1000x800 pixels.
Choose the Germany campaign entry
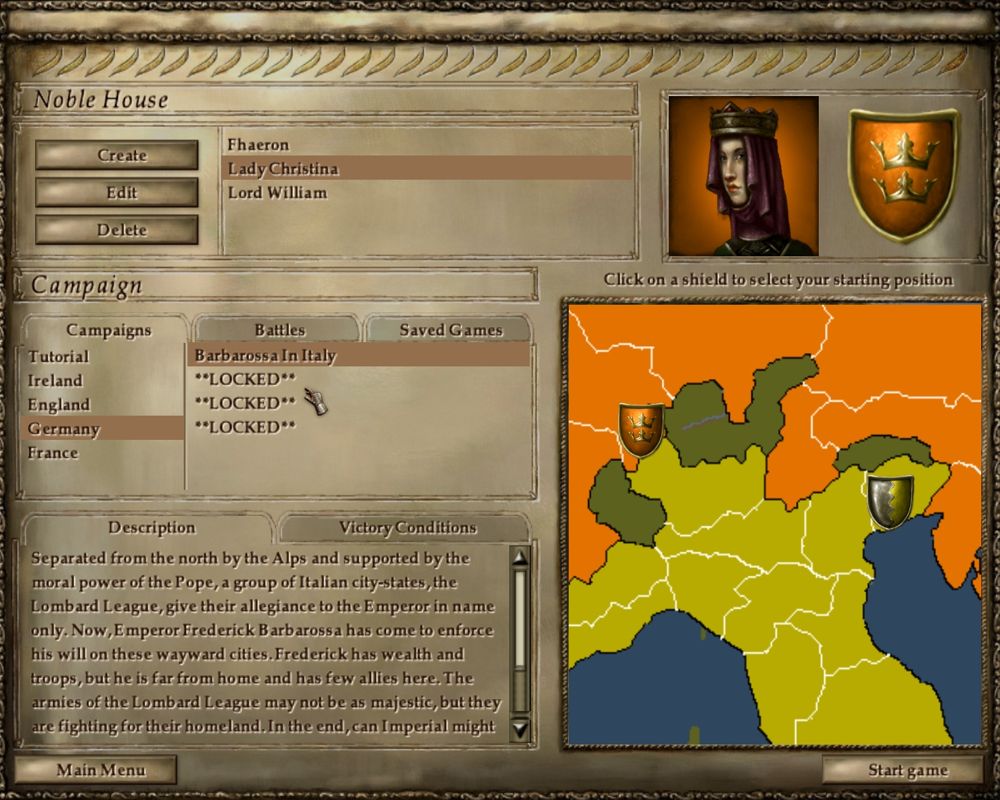pyautogui.click(x=64, y=429)
